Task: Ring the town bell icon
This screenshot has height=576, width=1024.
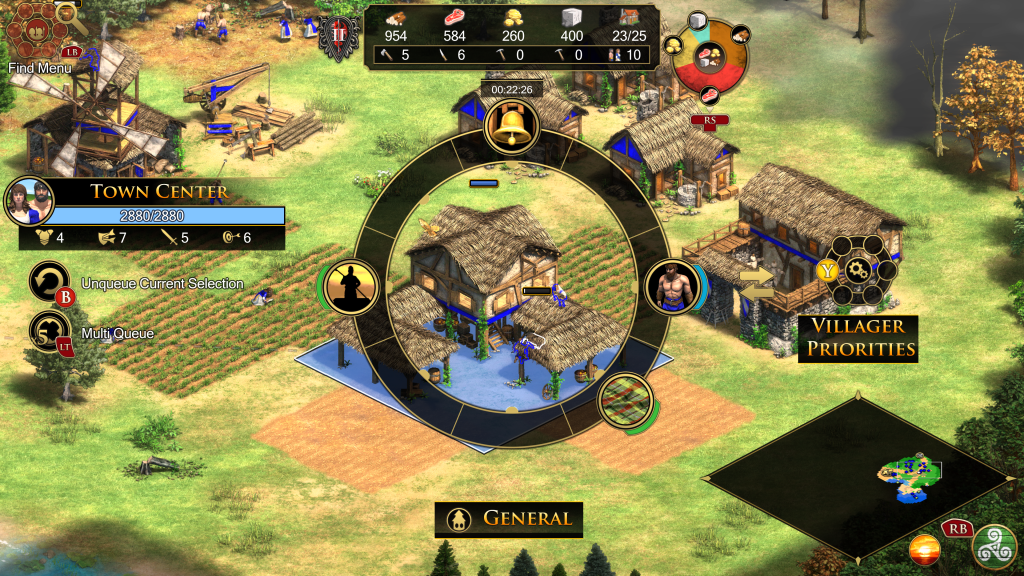Action: pyautogui.click(x=512, y=127)
